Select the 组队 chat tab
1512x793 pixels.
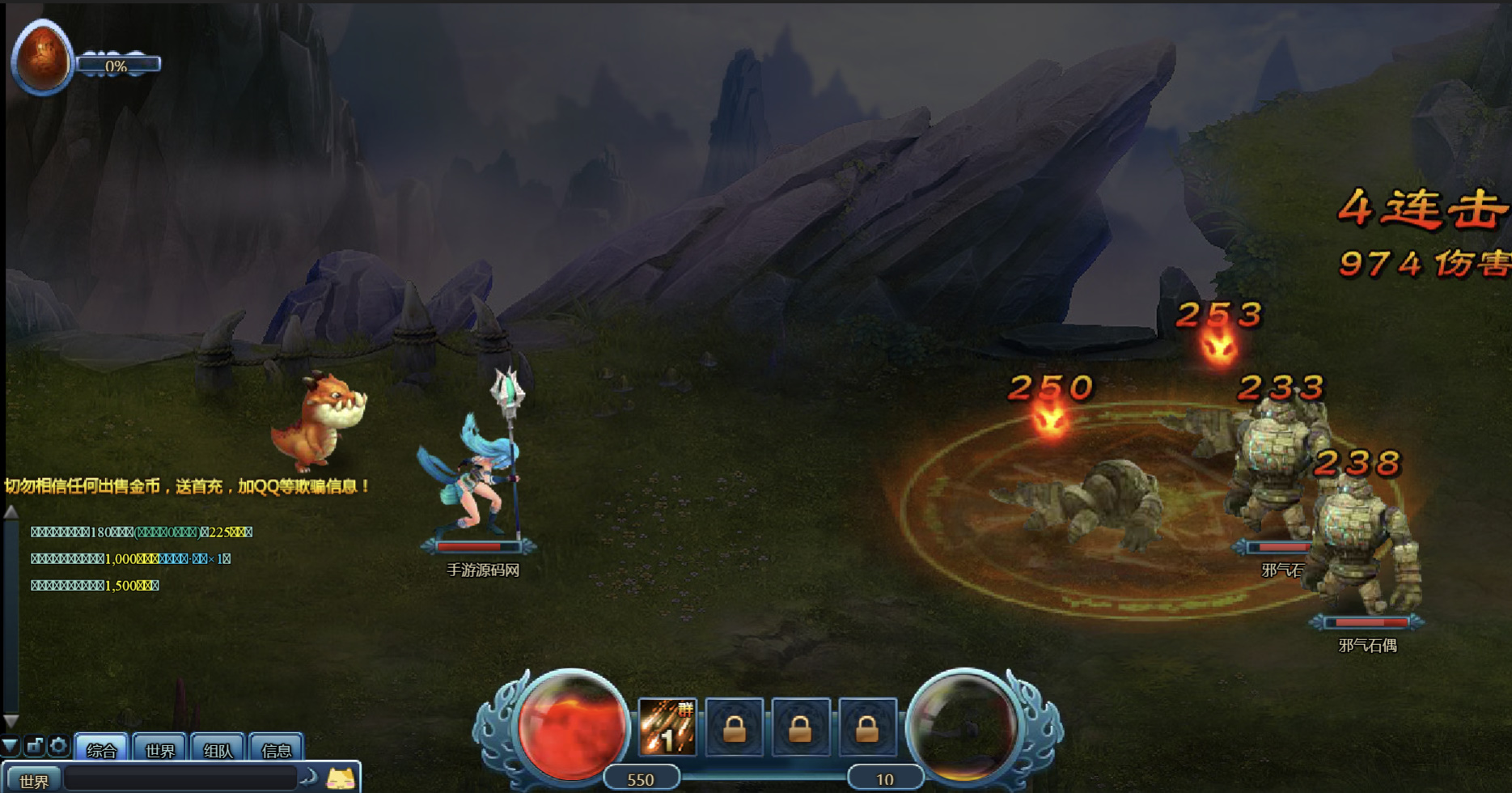pyautogui.click(x=218, y=749)
